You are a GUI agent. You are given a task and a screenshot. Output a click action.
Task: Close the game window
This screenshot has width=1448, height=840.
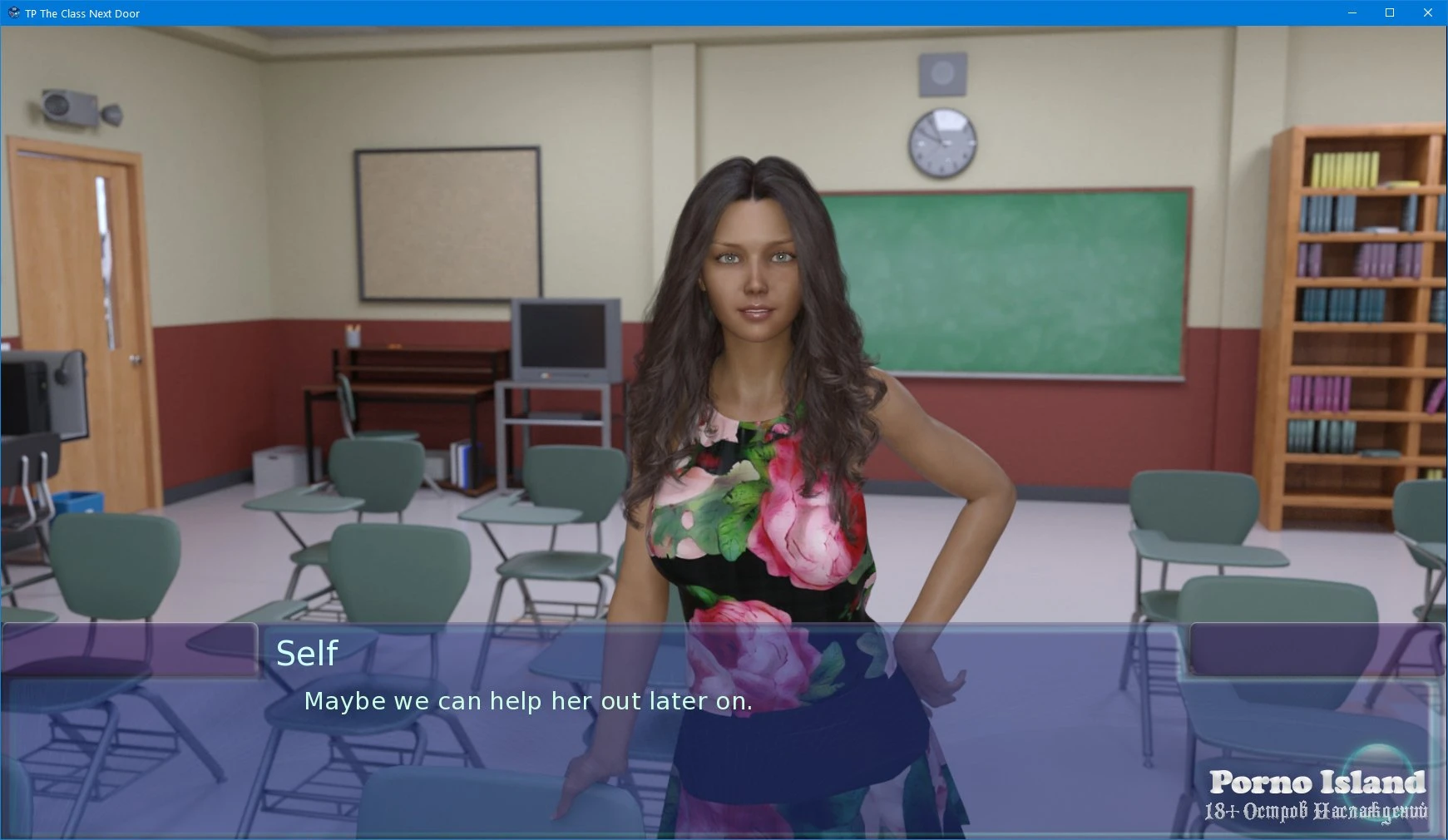pyautogui.click(x=1427, y=13)
